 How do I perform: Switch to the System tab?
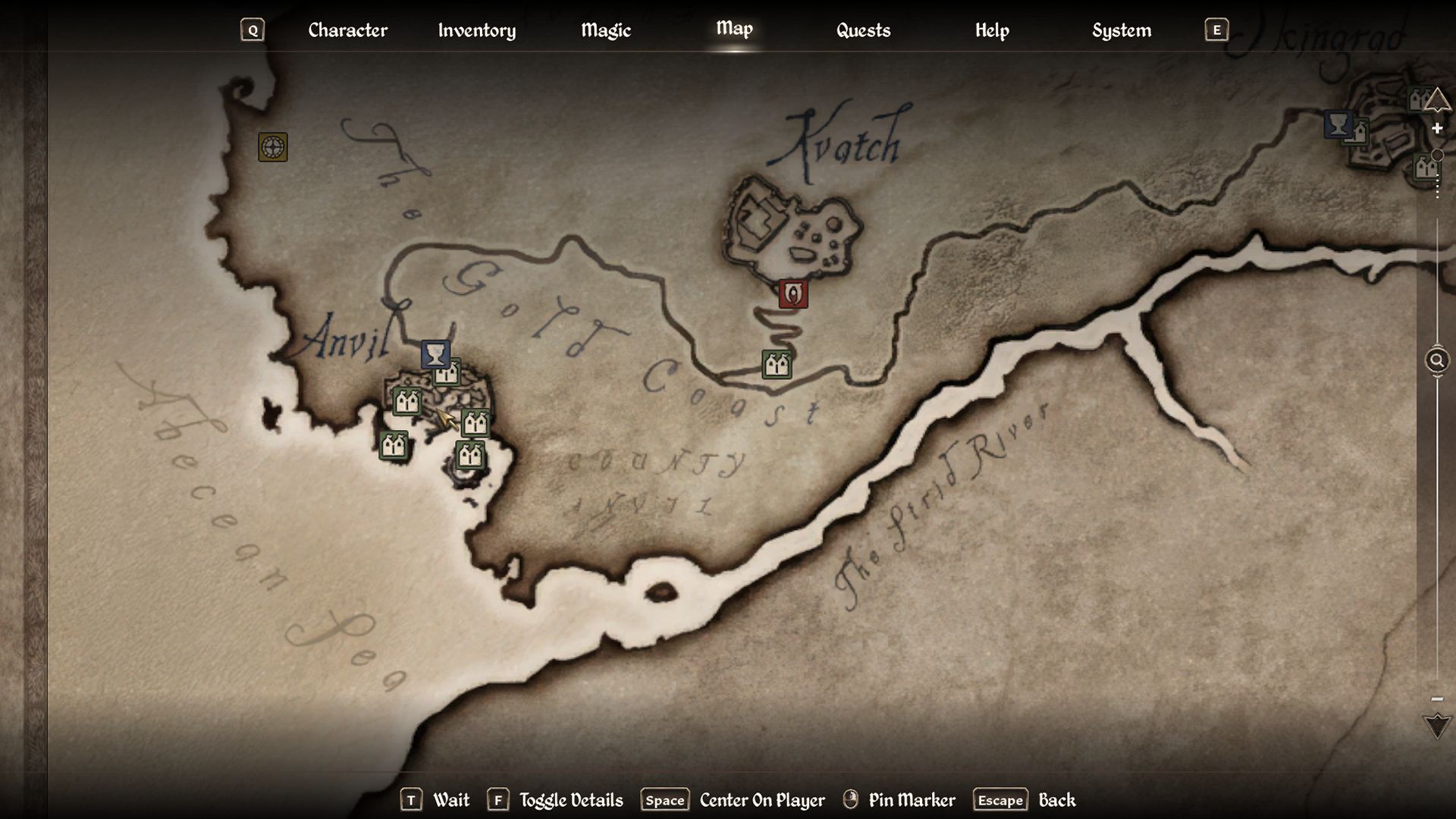pos(1121,30)
